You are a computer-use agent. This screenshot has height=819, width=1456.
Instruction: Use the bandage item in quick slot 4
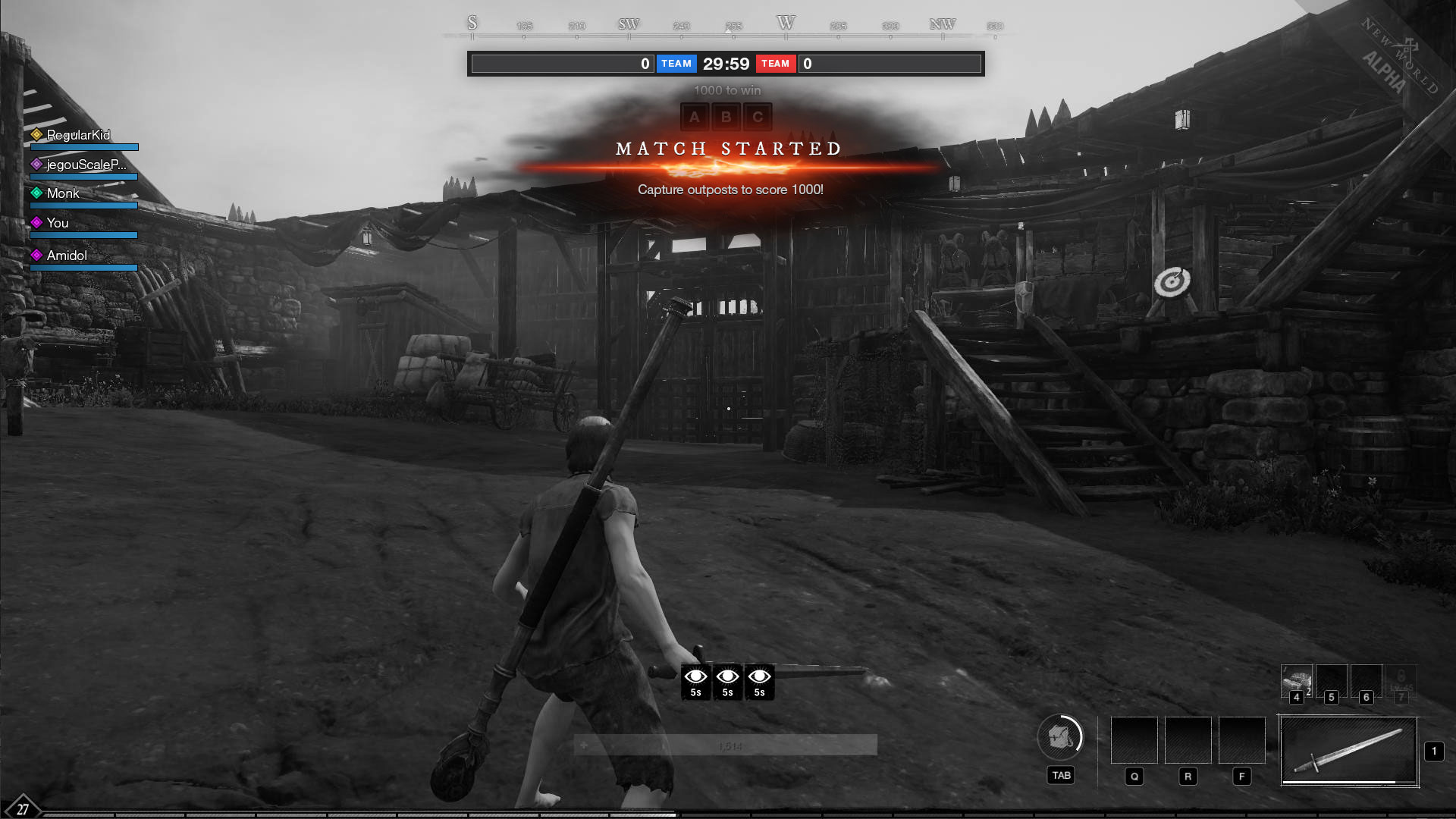click(1296, 680)
